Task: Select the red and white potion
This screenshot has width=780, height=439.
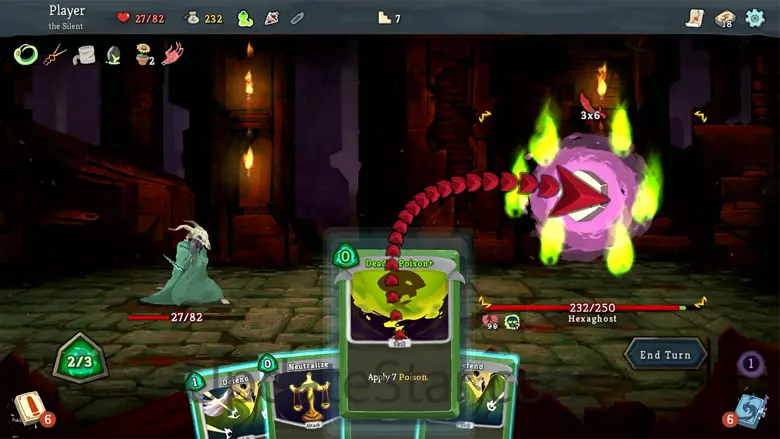Action: [271, 18]
